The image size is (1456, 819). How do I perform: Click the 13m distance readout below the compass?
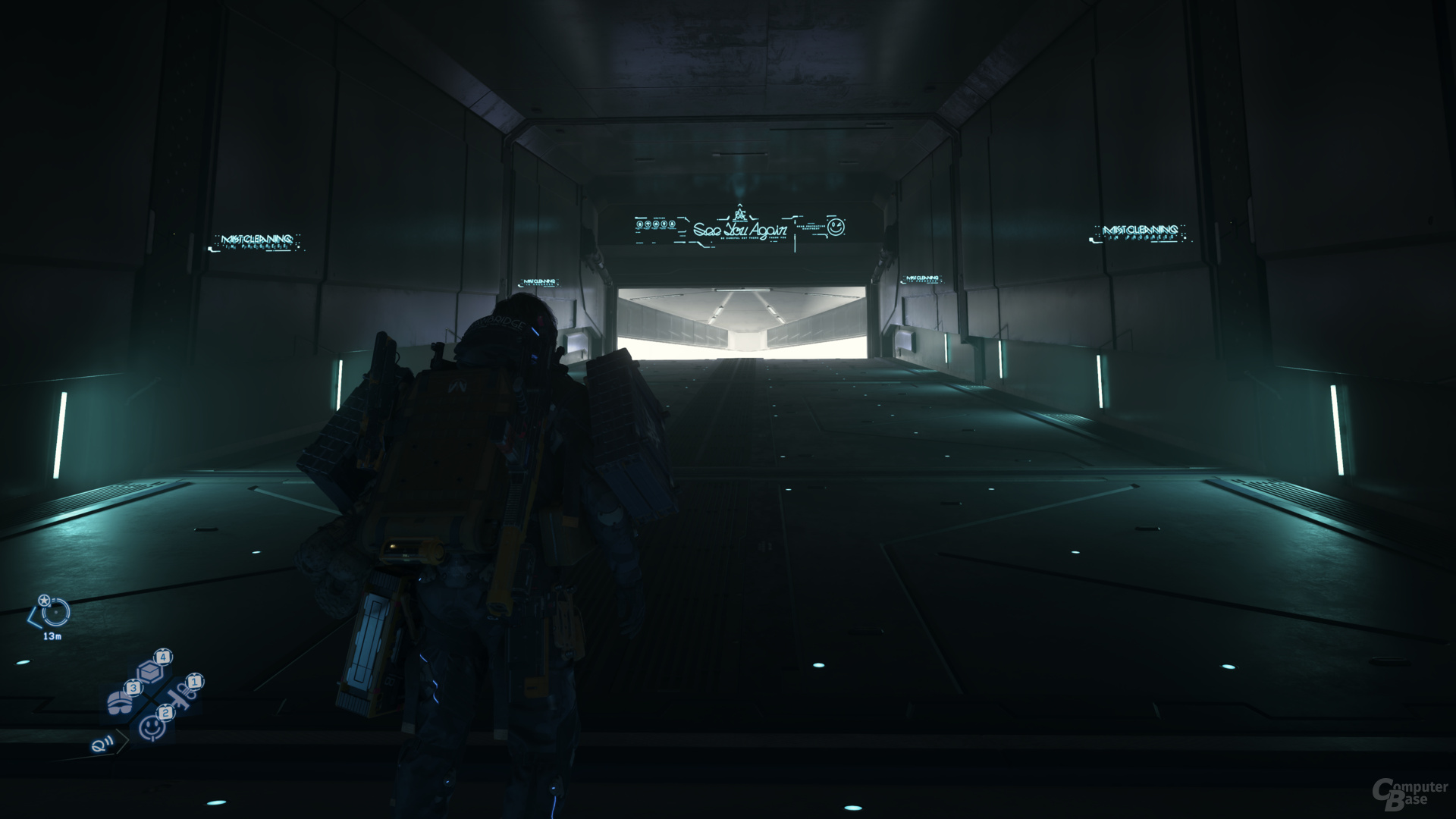click(52, 635)
